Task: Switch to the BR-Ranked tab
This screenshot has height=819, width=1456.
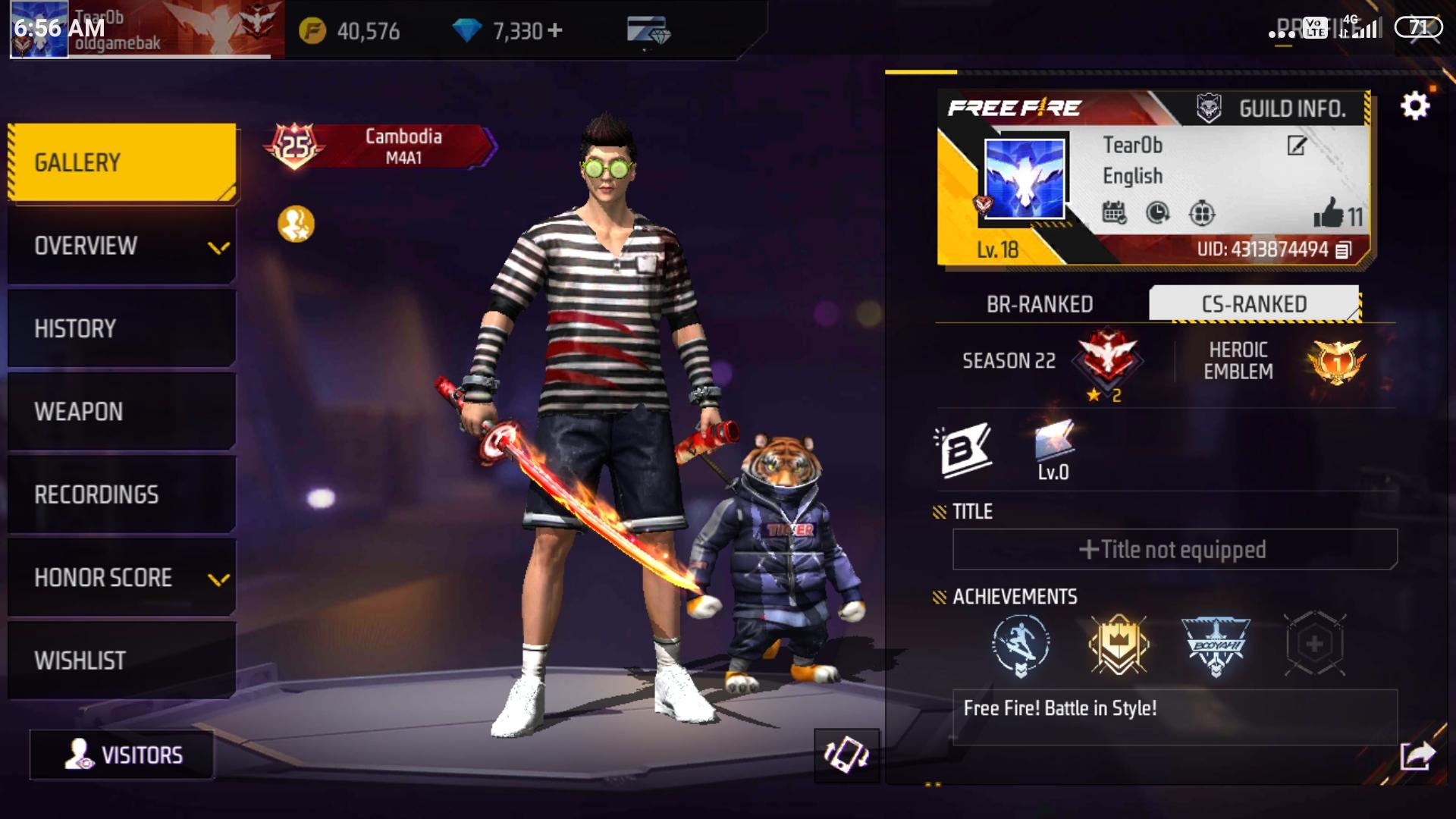Action: point(1040,304)
